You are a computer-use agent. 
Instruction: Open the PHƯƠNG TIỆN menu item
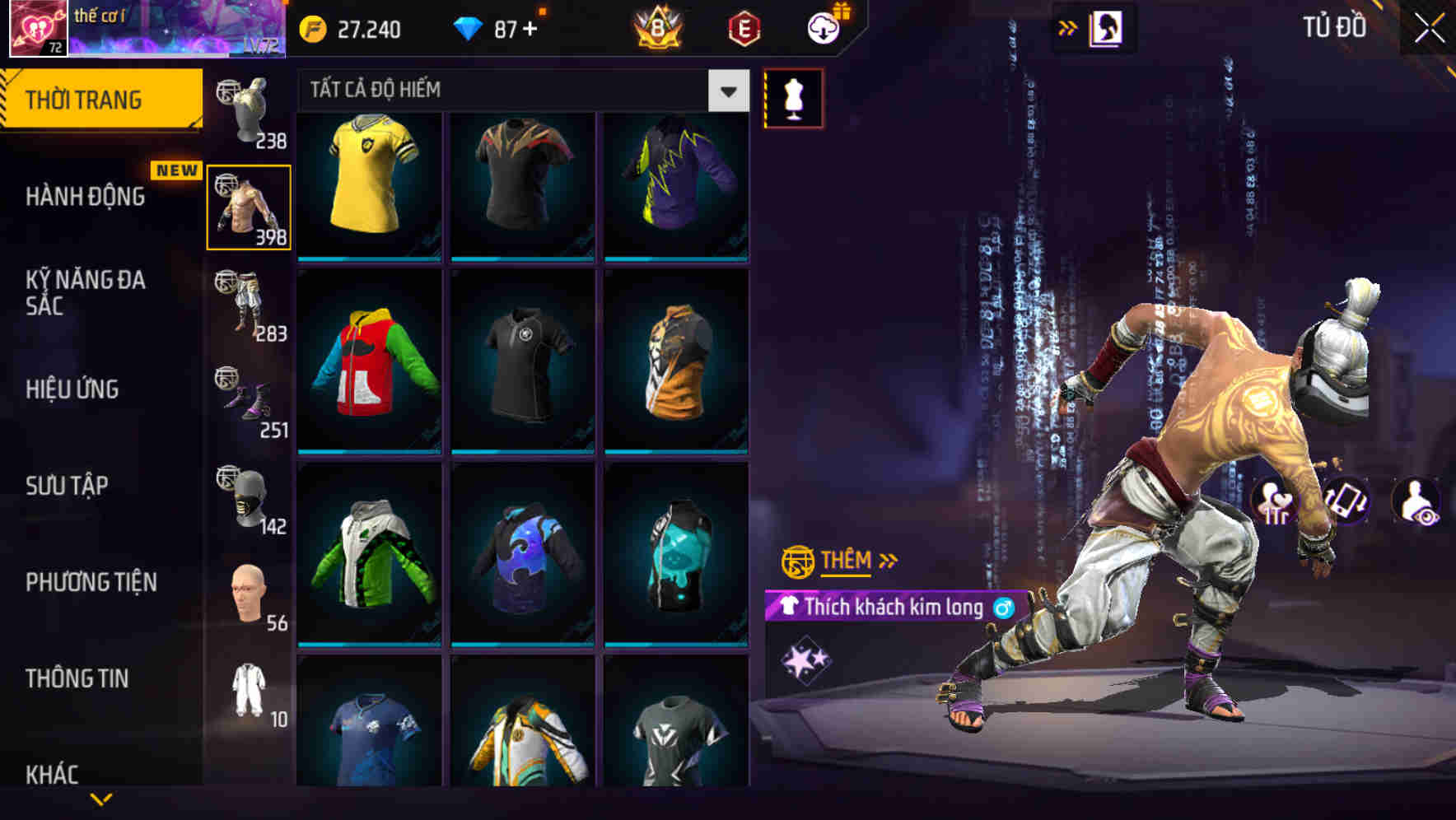91,582
